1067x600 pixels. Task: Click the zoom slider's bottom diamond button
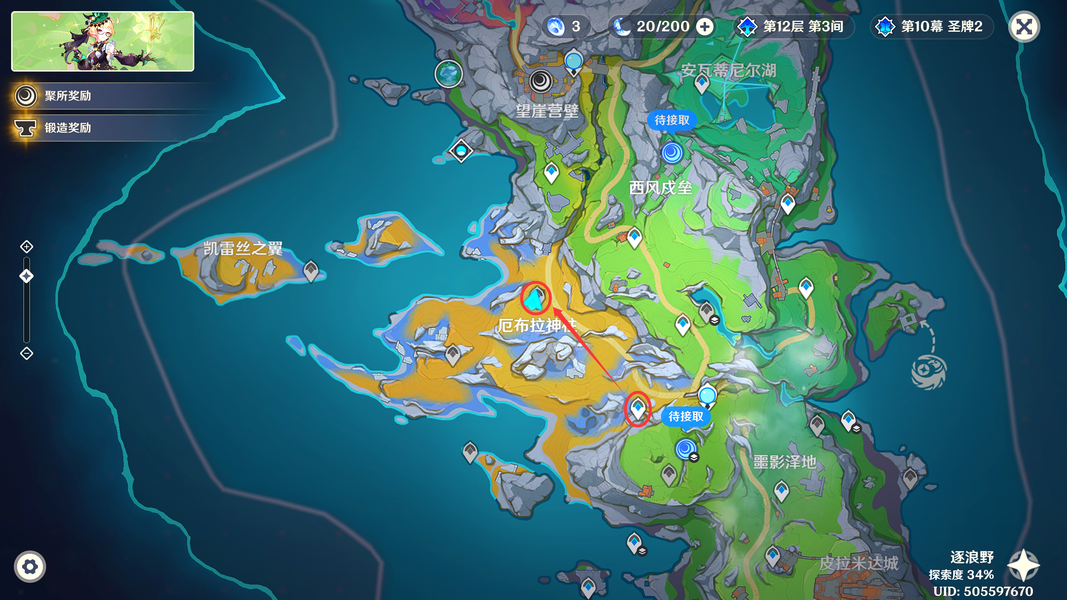pos(27,353)
